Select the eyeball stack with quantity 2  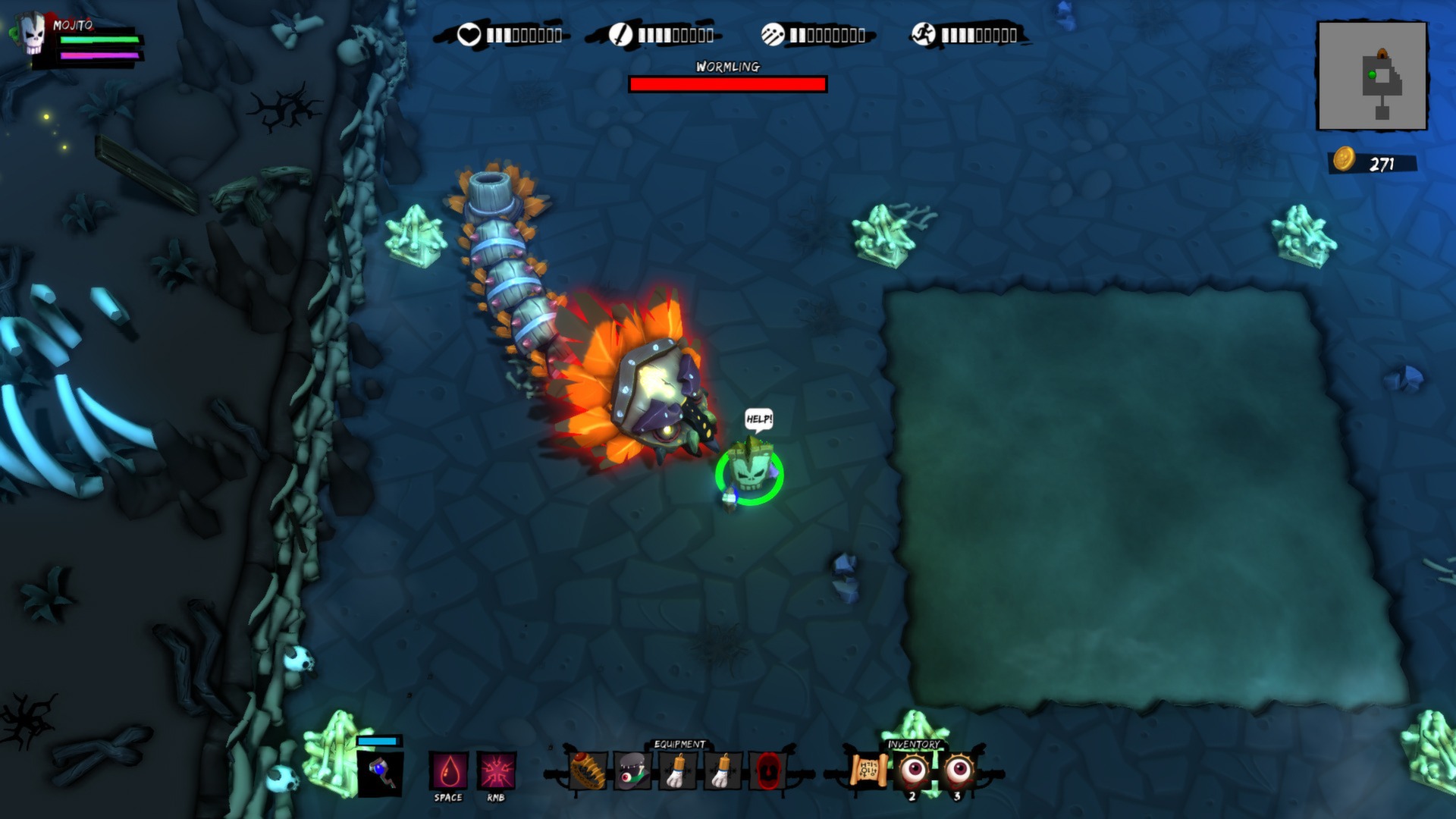click(x=914, y=768)
